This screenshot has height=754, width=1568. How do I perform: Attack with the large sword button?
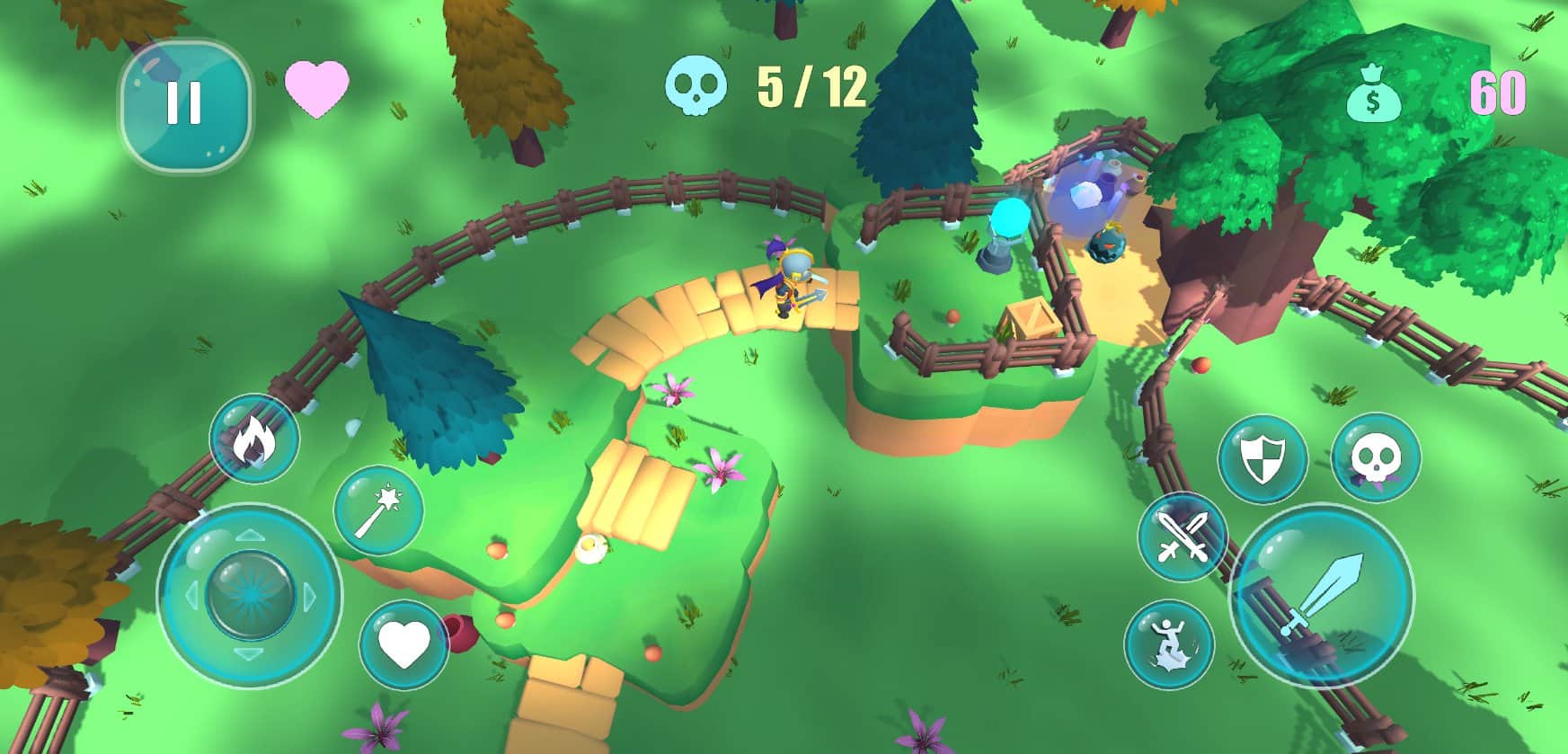click(x=1321, y=596)
